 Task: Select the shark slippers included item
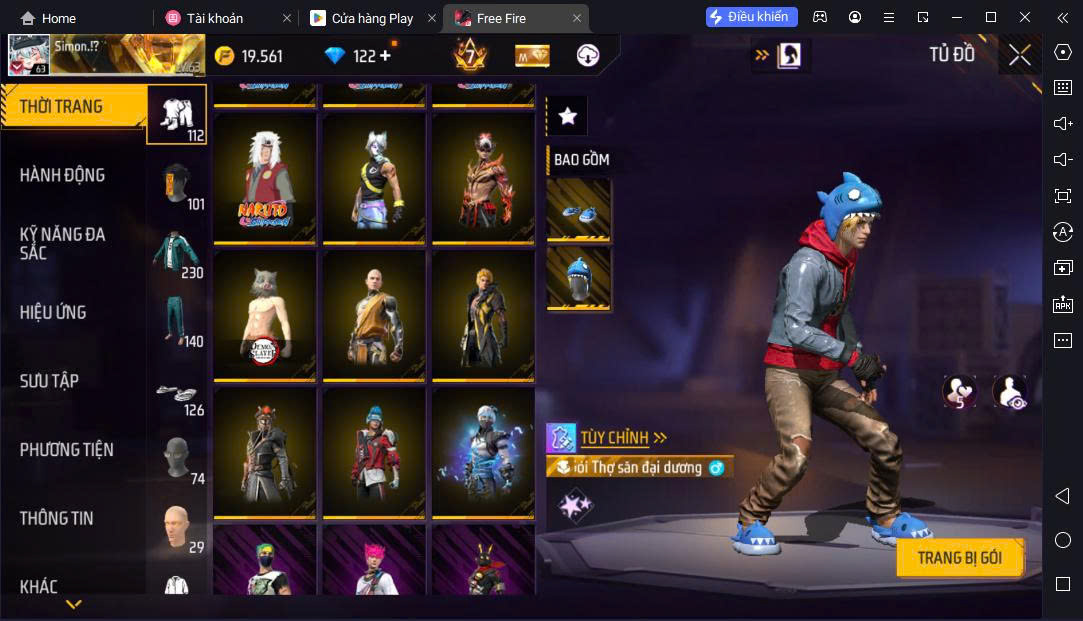(579, 211)
